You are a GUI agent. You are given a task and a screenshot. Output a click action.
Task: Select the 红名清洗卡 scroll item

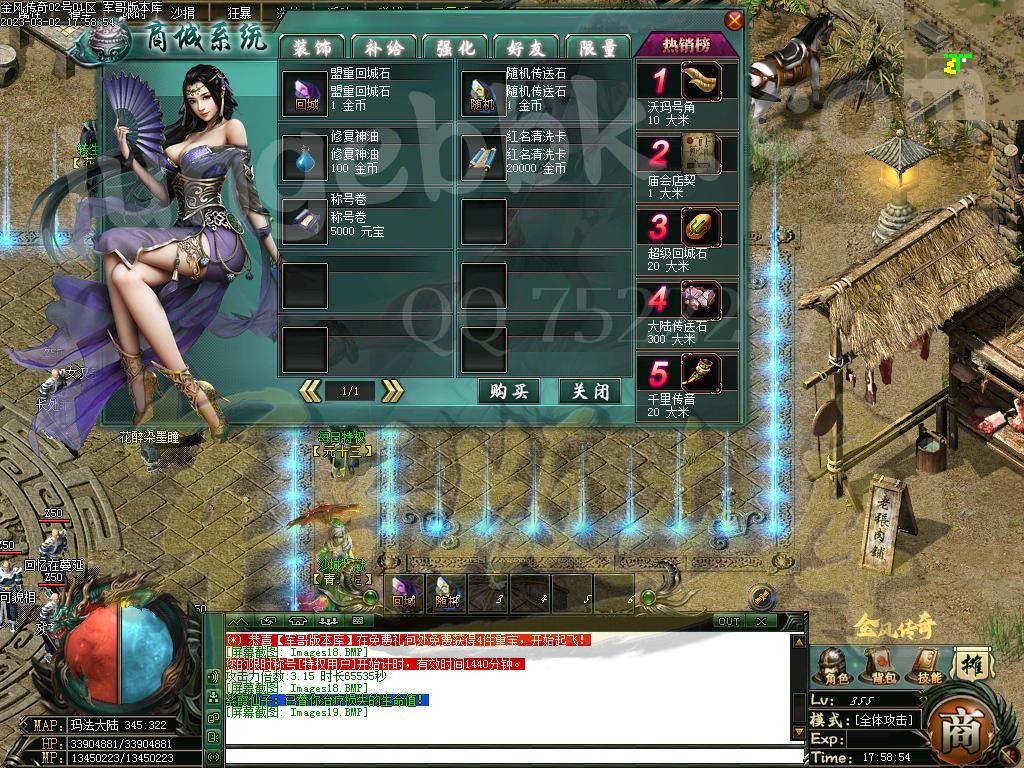point(483,157)
